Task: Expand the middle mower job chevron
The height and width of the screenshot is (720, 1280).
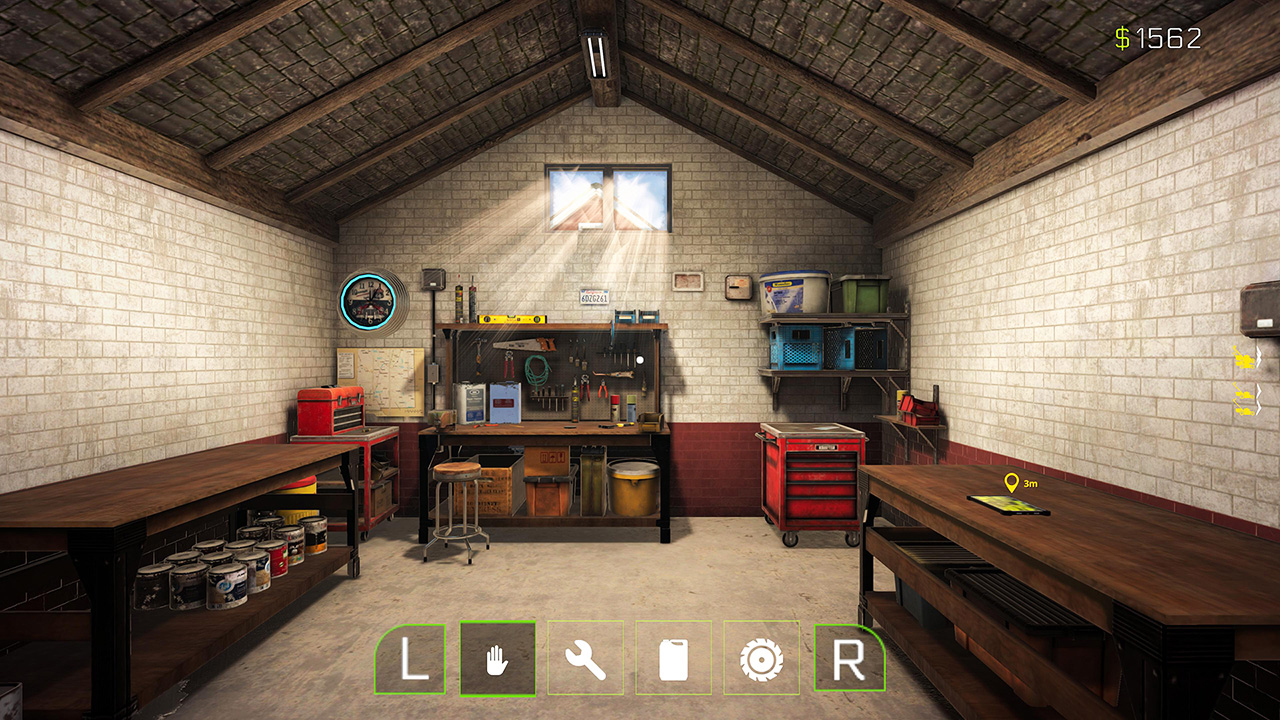Action: [1258, 393]
